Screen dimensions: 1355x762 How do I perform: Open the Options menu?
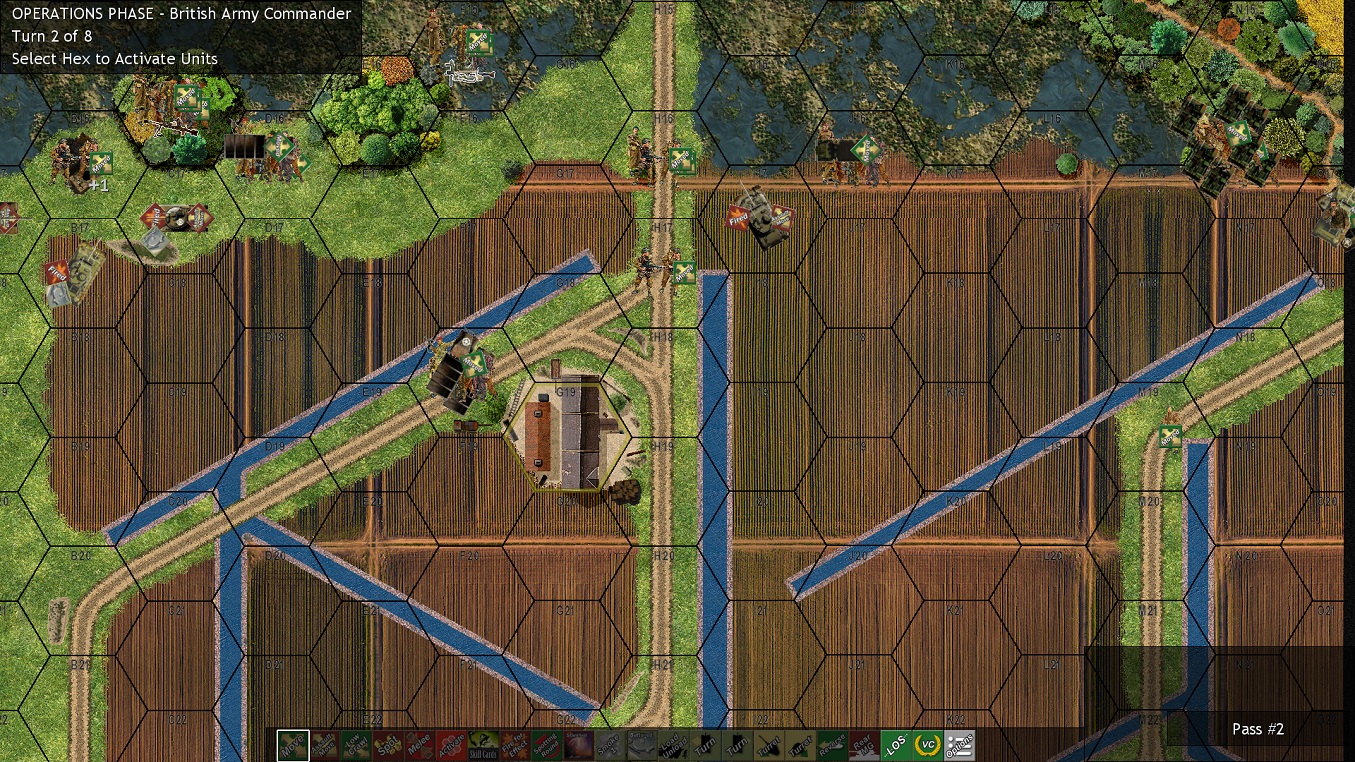coord(958,745)
